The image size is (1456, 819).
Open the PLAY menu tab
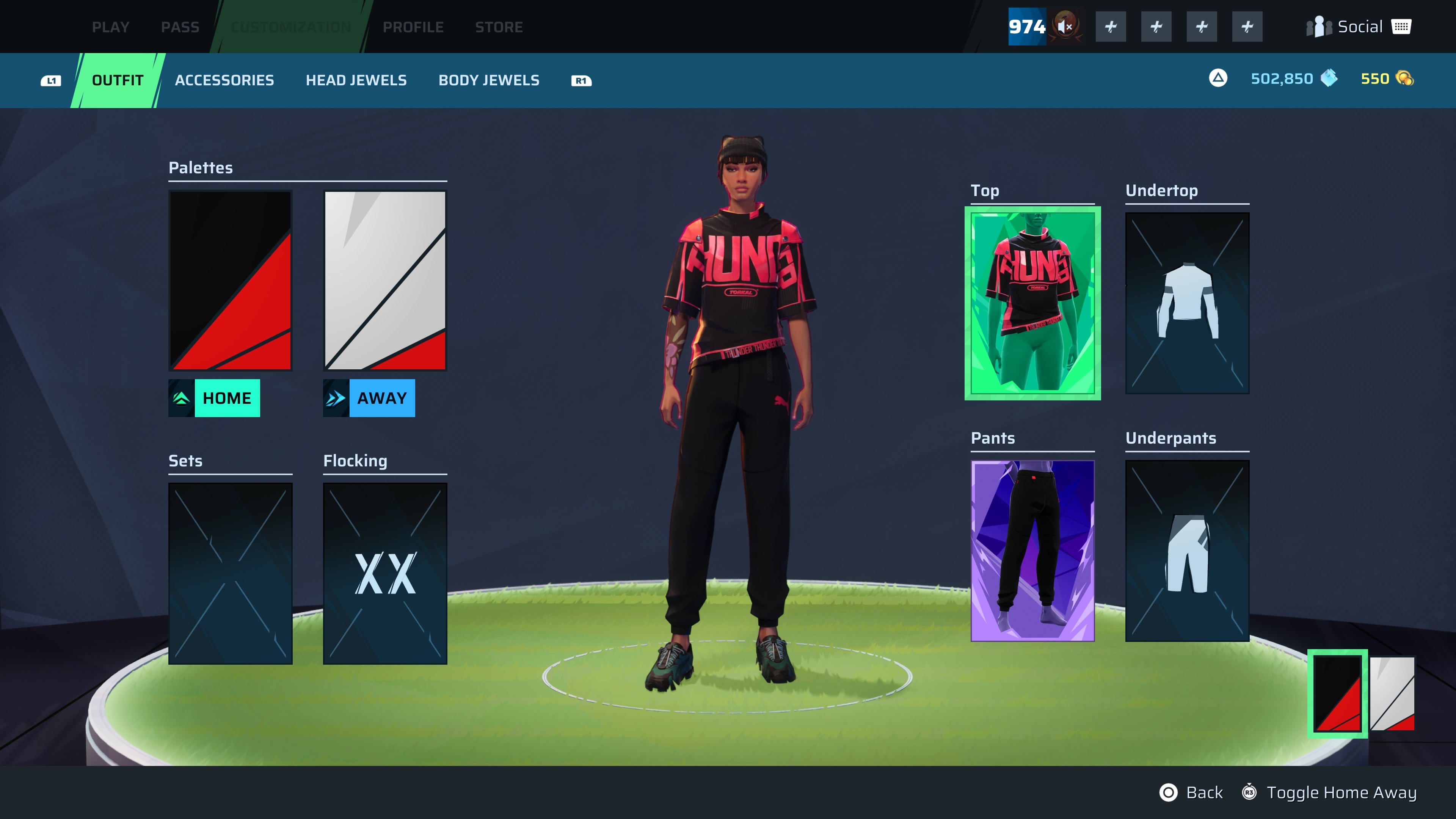(110, 27)
